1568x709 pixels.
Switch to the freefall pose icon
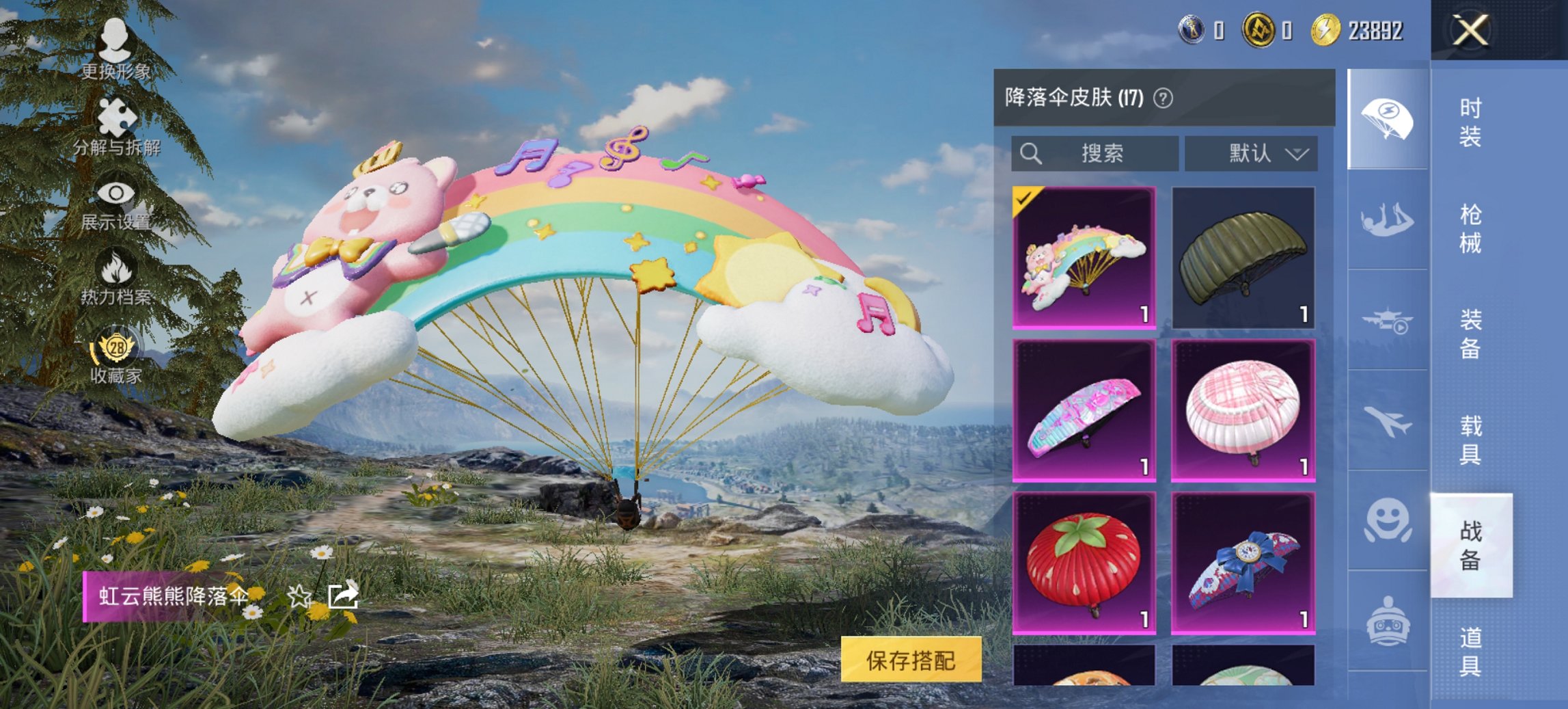coord(1387,219)
